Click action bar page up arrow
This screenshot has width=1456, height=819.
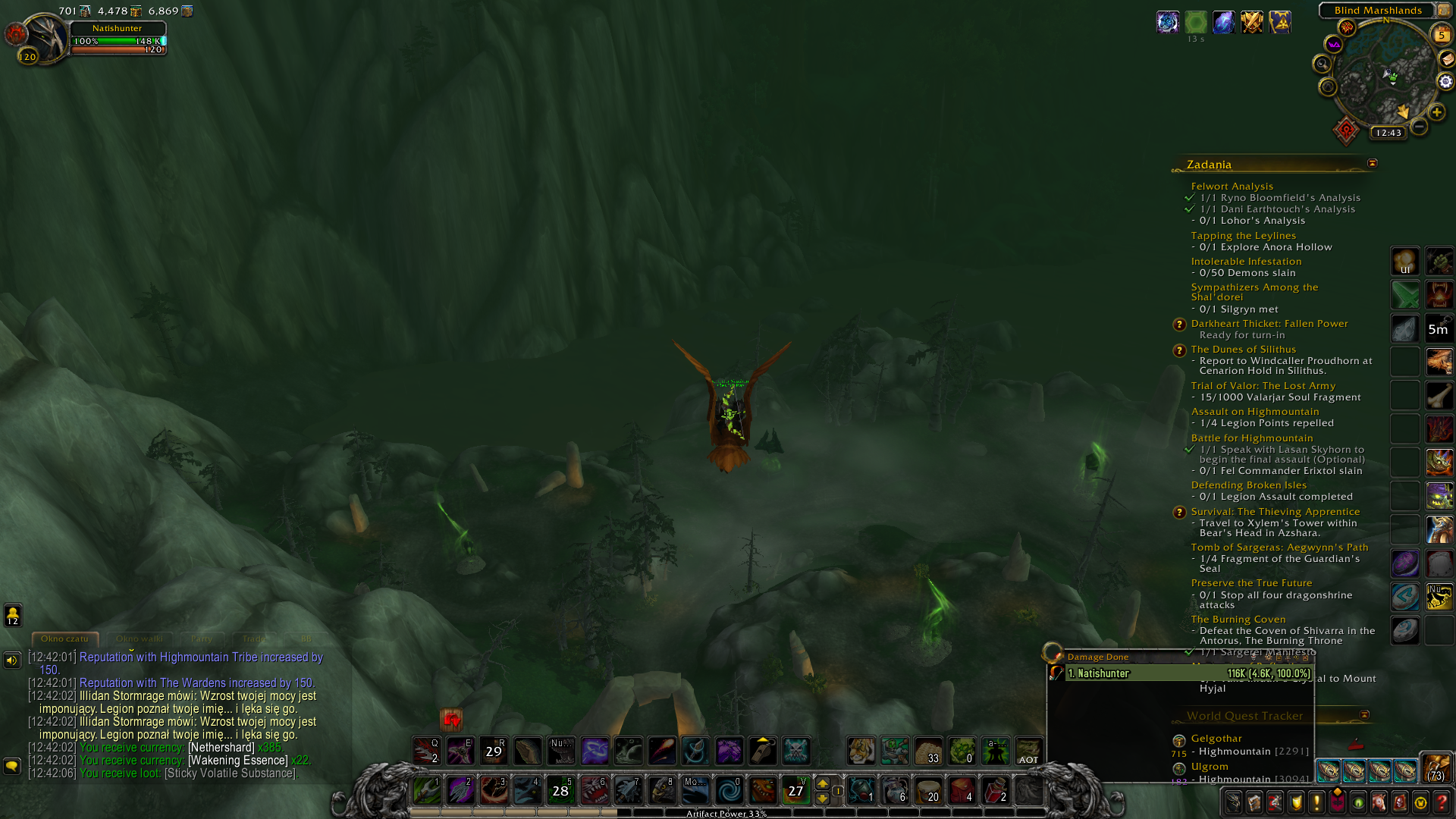[x=822, y=783]
